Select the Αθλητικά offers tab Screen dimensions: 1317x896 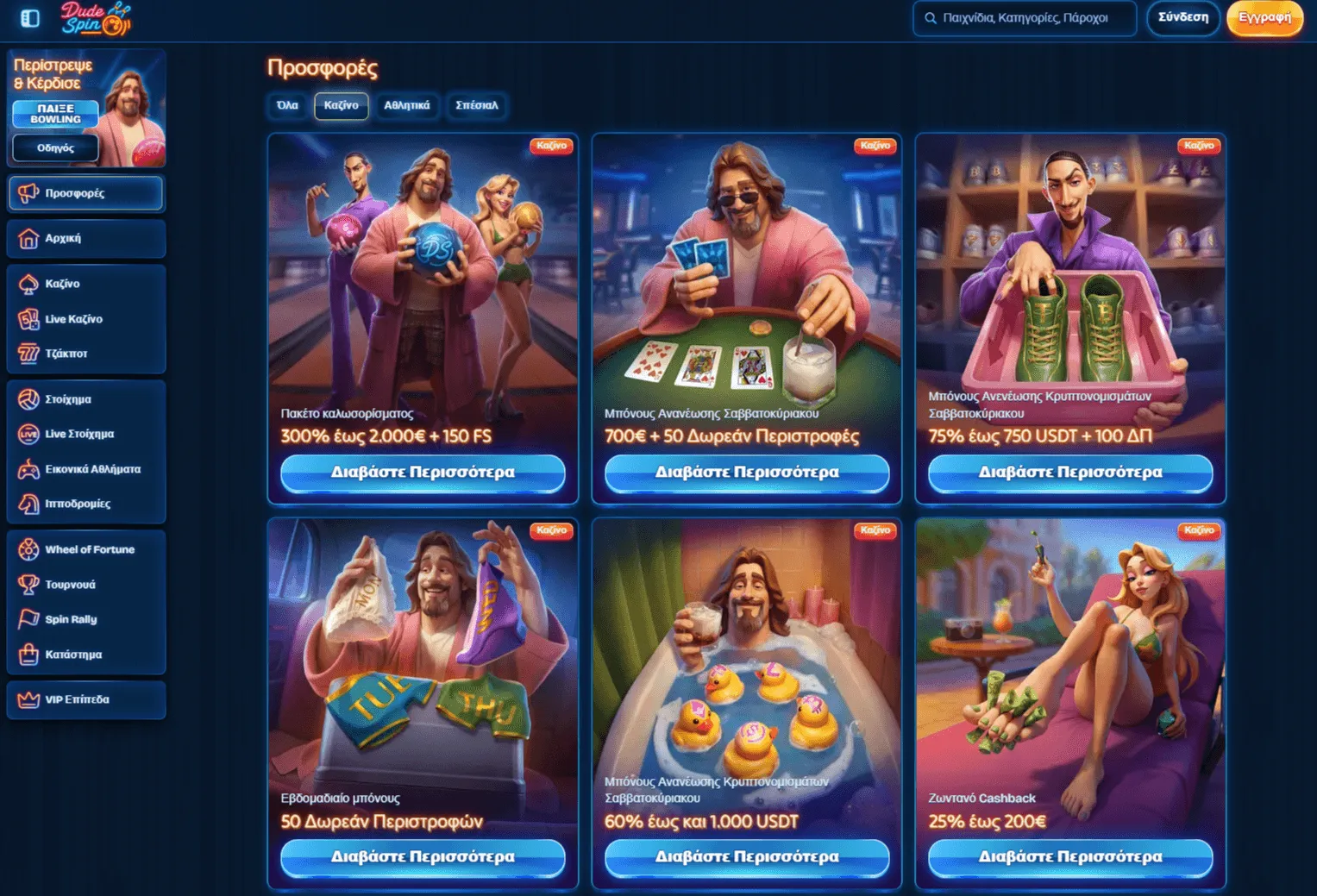[406, 105]
